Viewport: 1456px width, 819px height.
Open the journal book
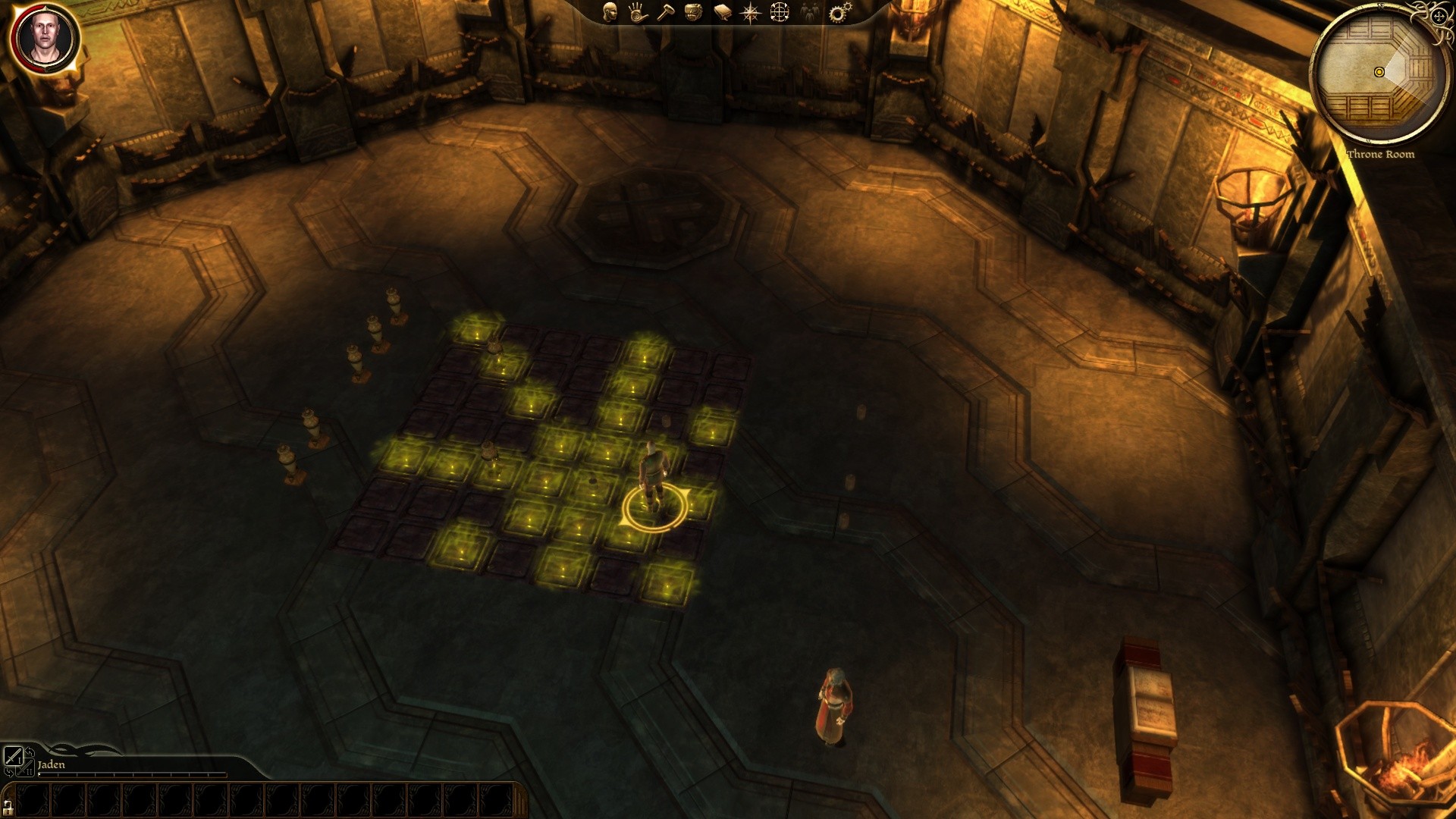(722, 12)
